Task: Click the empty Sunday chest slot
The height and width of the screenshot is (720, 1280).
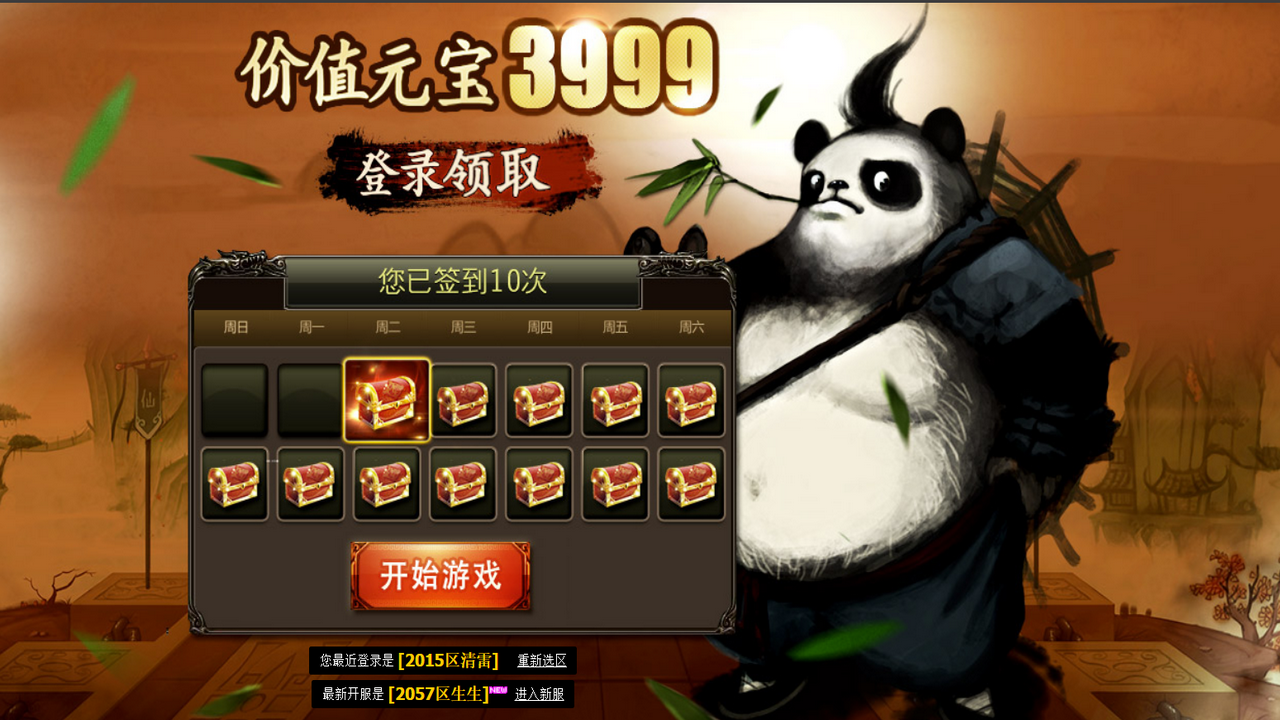Action: click(x=235, y=401)
